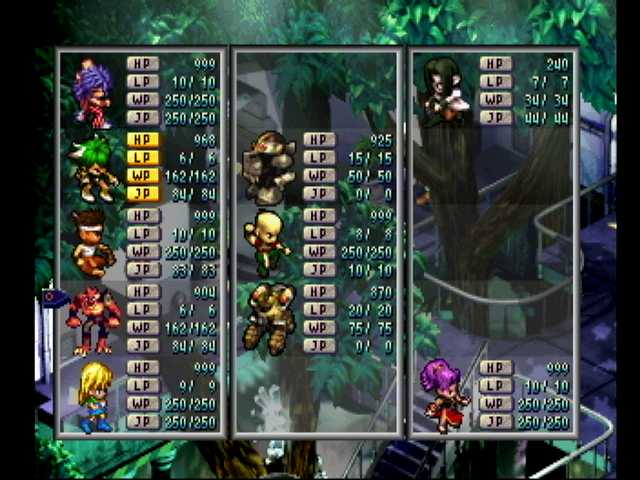640x480 pixels.
Task: Select the dark-haired character with 200 HP
Action: tap(440, 90)
